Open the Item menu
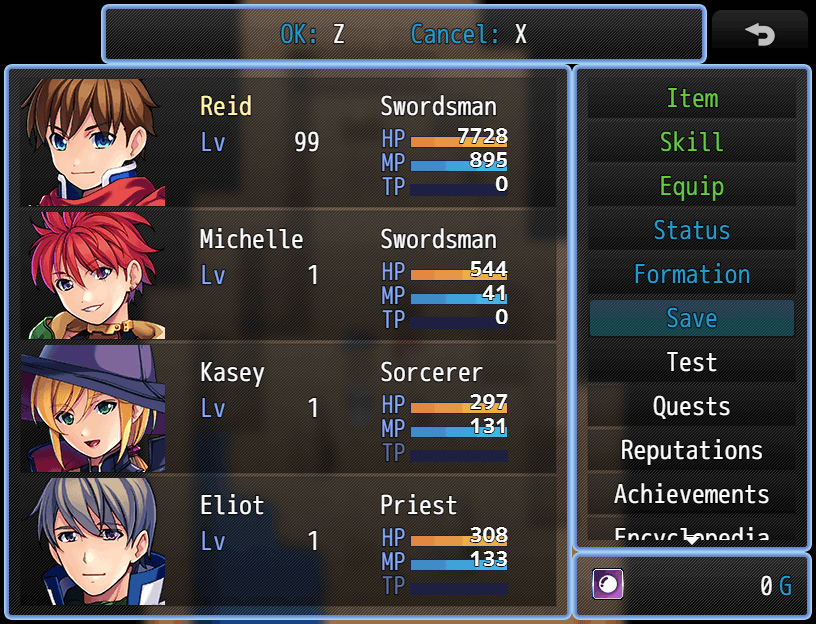The image size is (816, 624). coord(691,99)
